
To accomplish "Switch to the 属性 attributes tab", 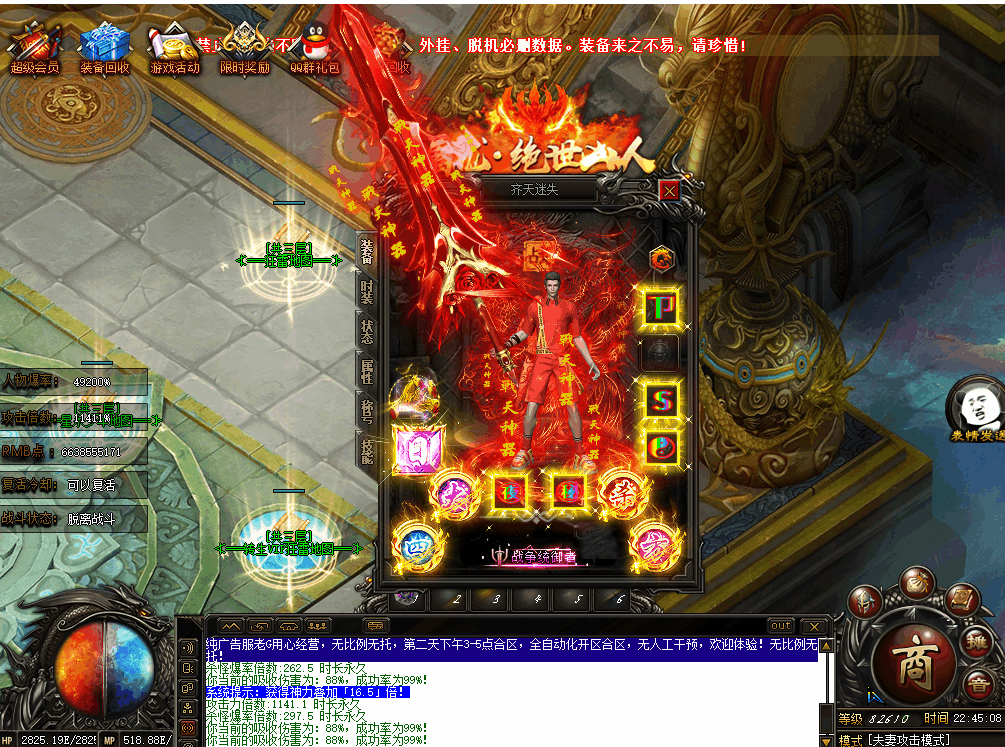I will pyautogui.click(x=367, y=371).
